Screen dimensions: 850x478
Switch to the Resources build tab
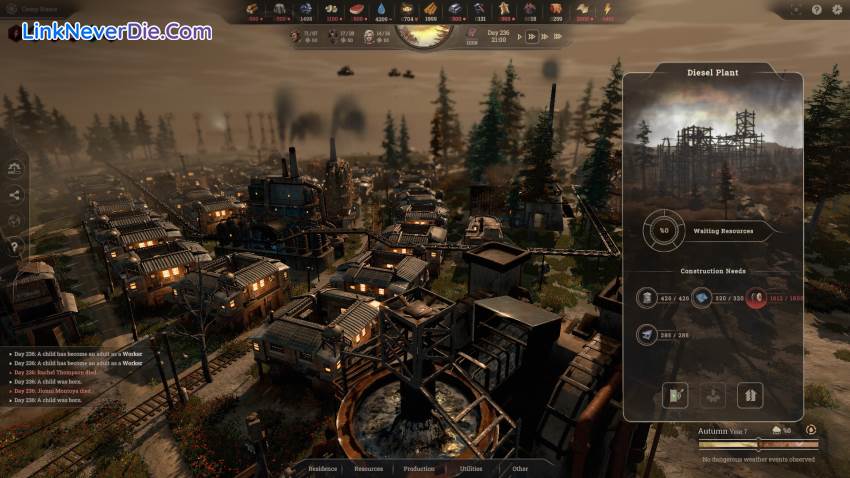[368, 468]
